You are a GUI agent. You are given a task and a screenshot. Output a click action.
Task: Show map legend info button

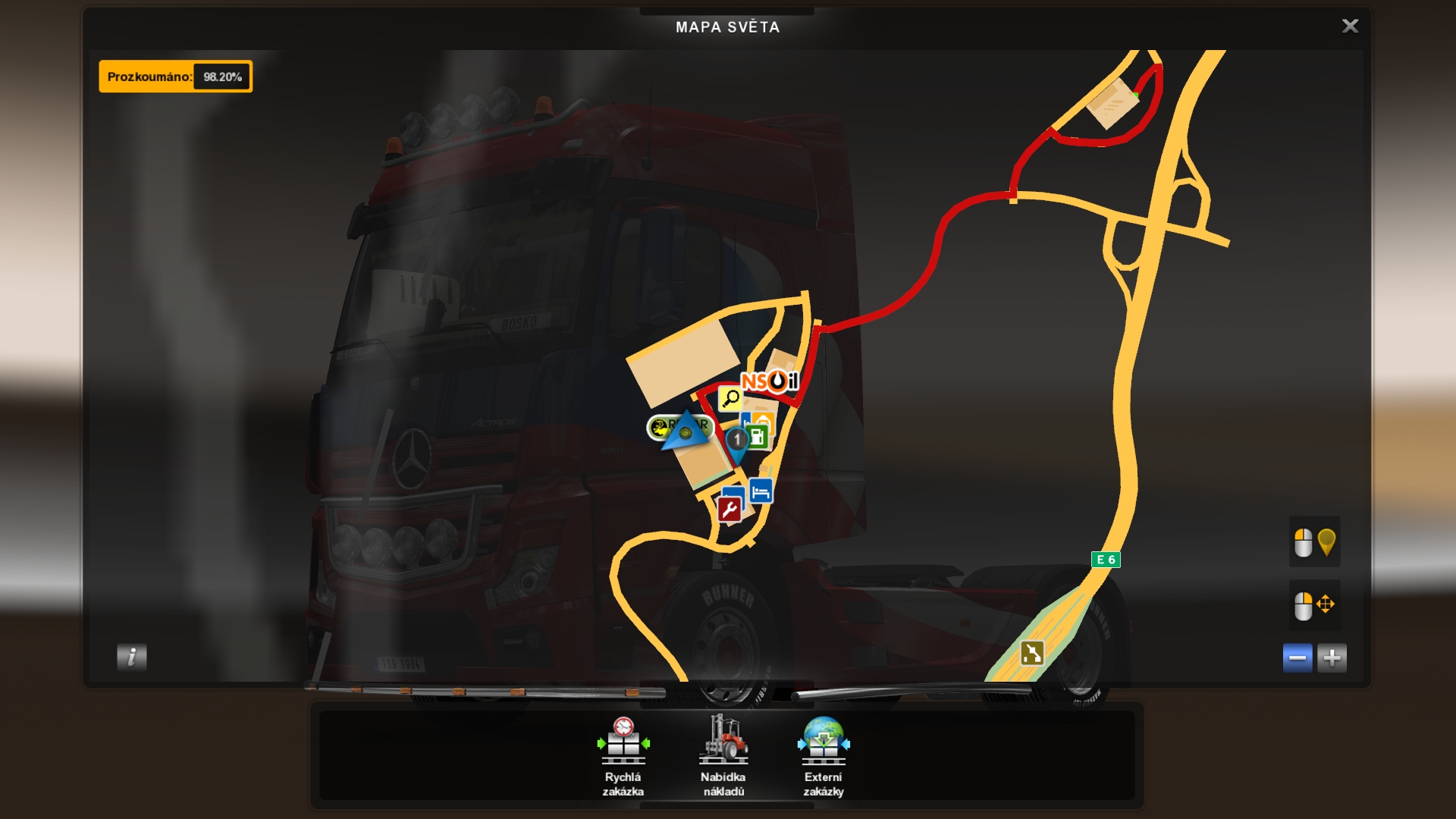pos(132,657)
